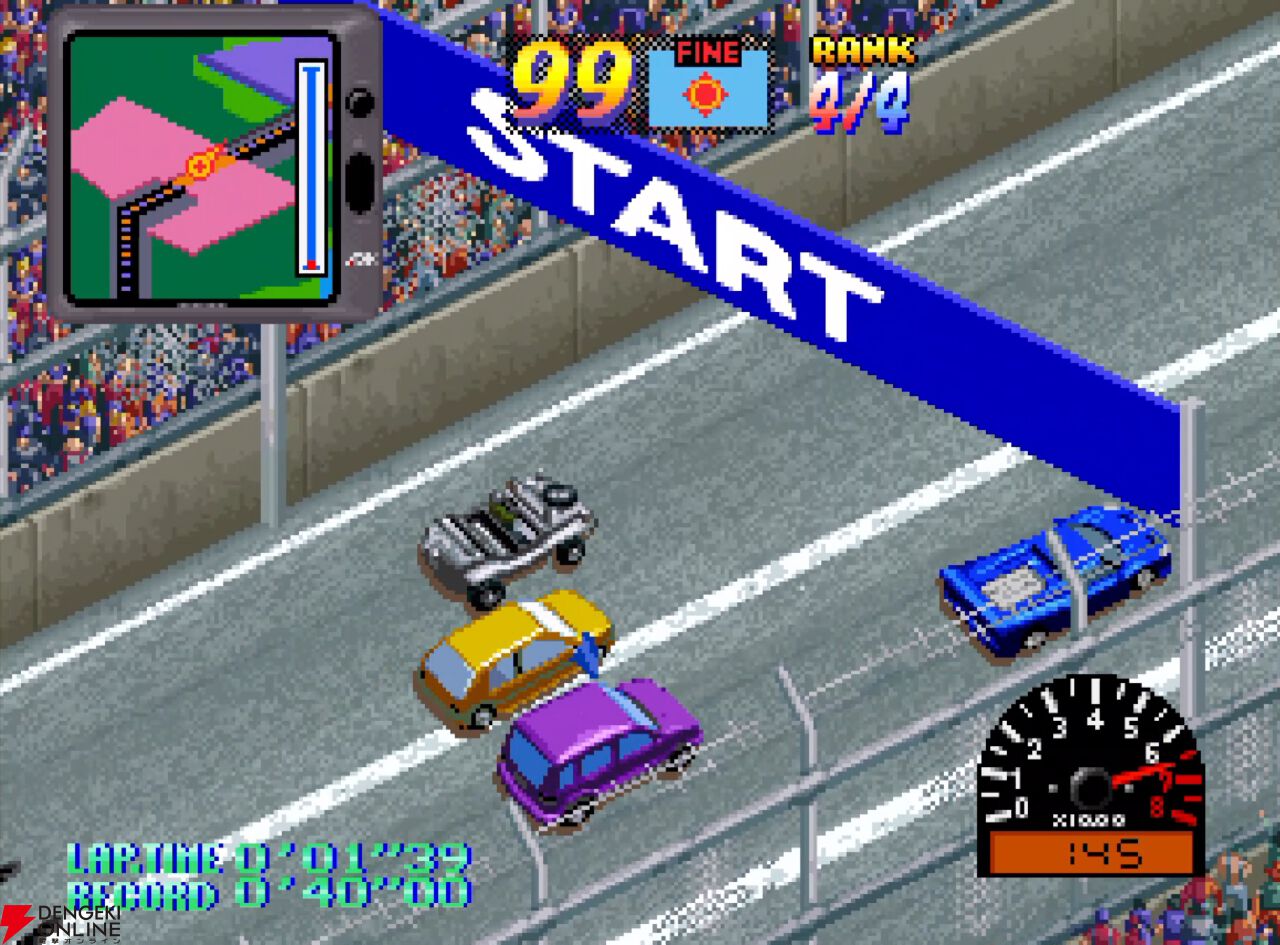This screenshot has width=1280, height=945.
Task: Toggle the lower oval button on the minimap monitor
Action: (x=357, y=180)
